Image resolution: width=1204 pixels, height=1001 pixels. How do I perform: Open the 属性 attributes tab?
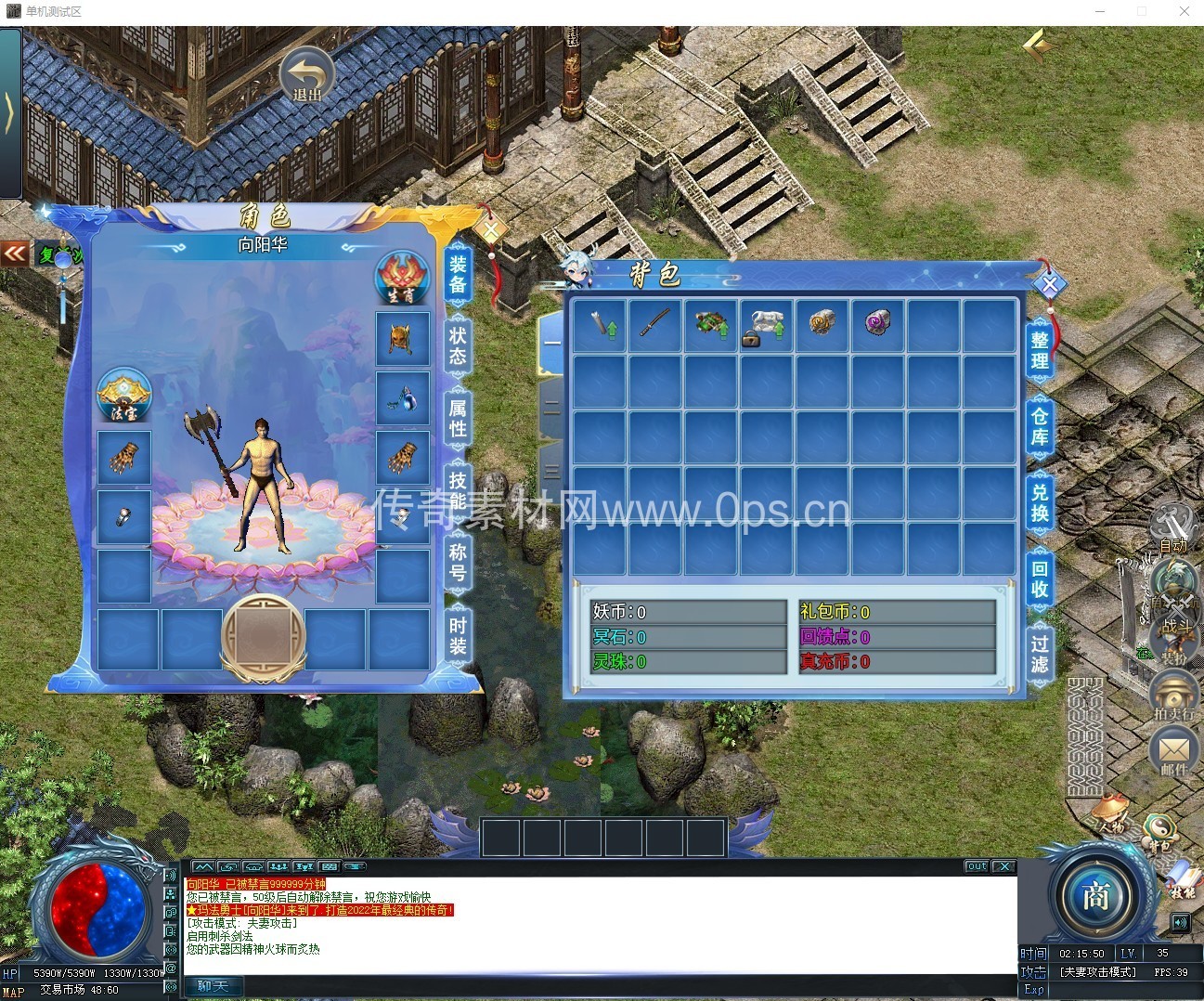pos(458,417)
